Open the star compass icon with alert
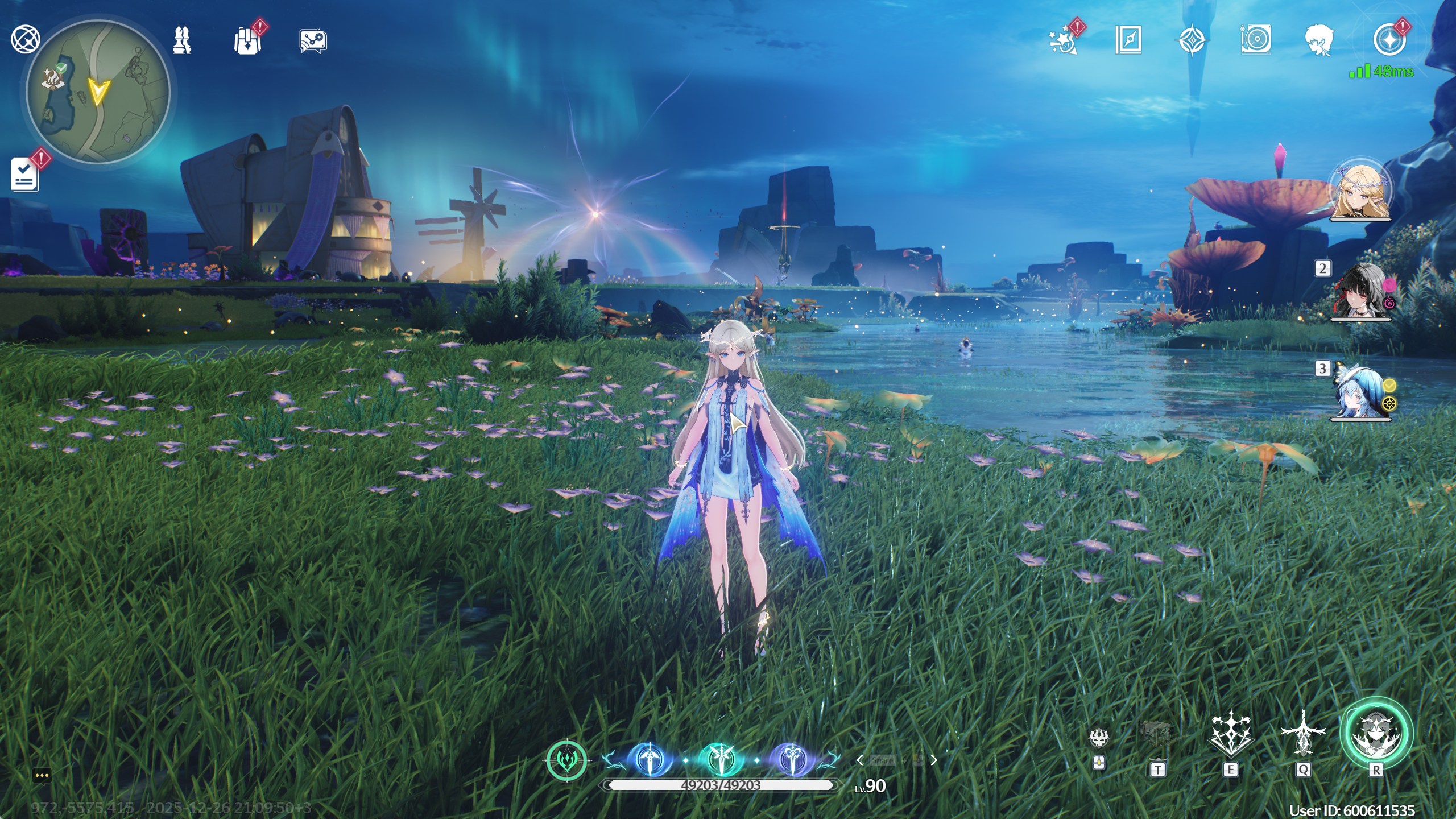 (x=1388, y=40)
